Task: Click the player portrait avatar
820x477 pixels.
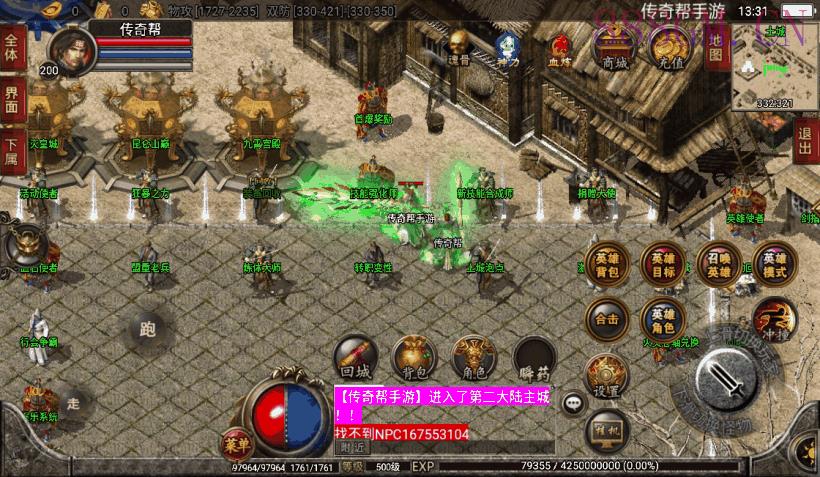Action: click(x=67, y=47)
